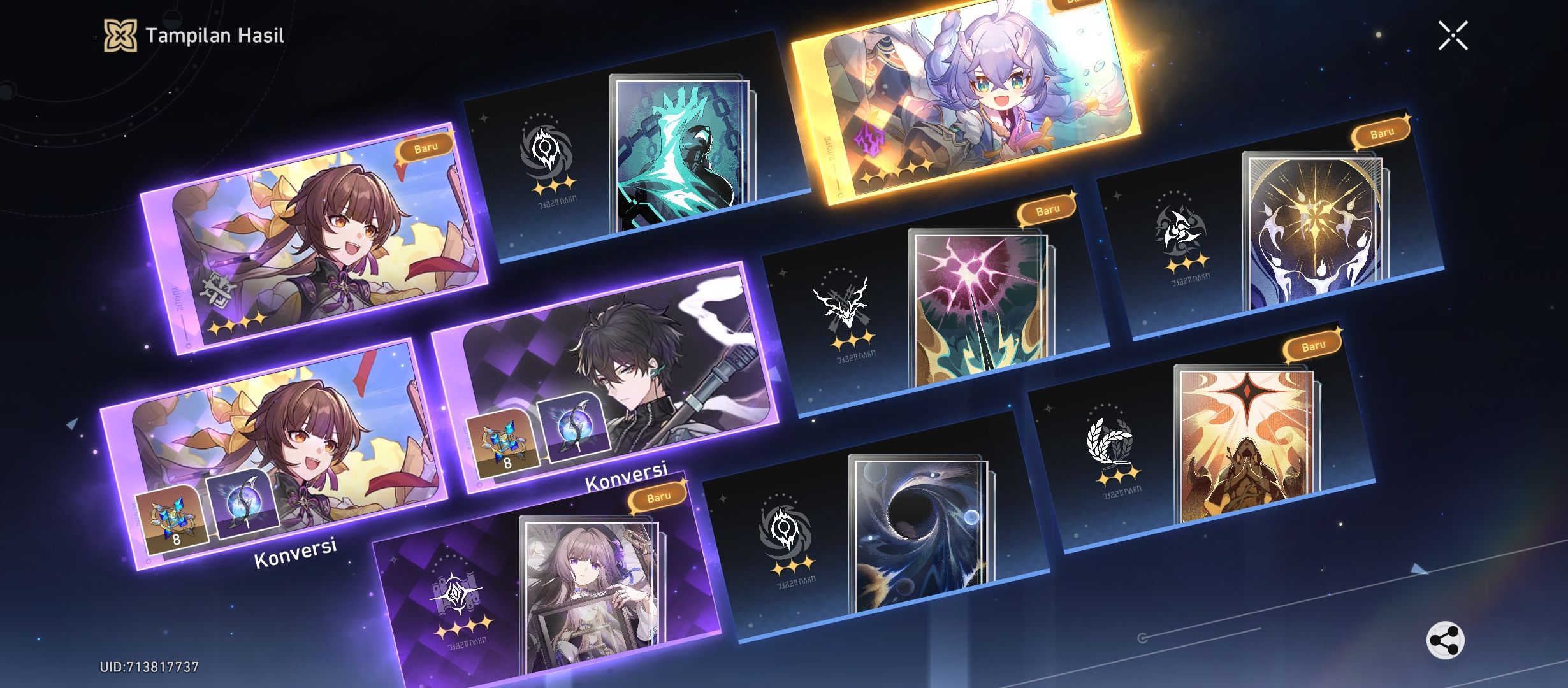Tap the share icon at bottom right
Viewport: 1568px width, 688px height.
point(1446,640)
